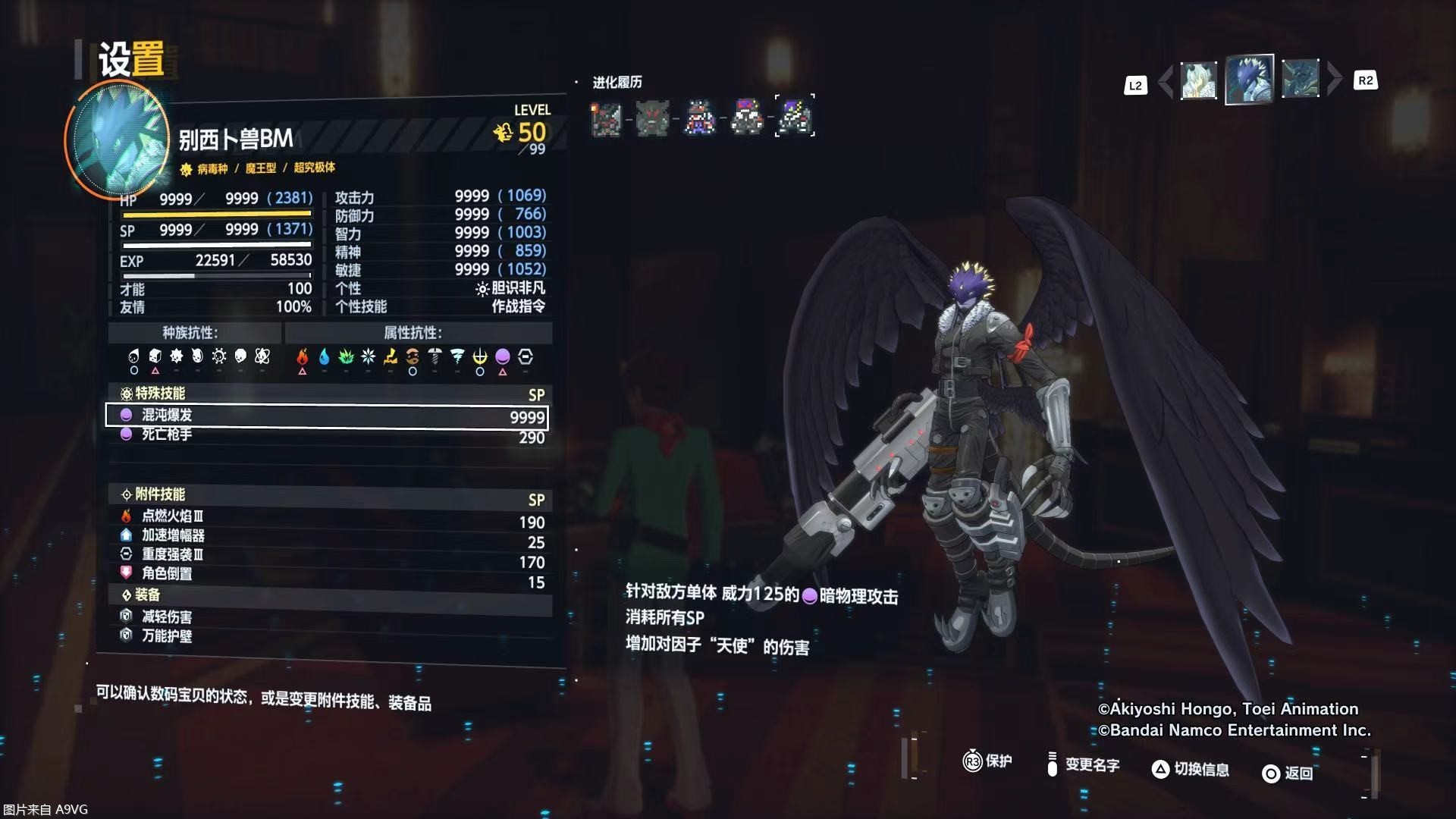Viewport: 1456px width, 819px height.
Task: Select the highlighted evolution history sprite
Action: point(795,117)
